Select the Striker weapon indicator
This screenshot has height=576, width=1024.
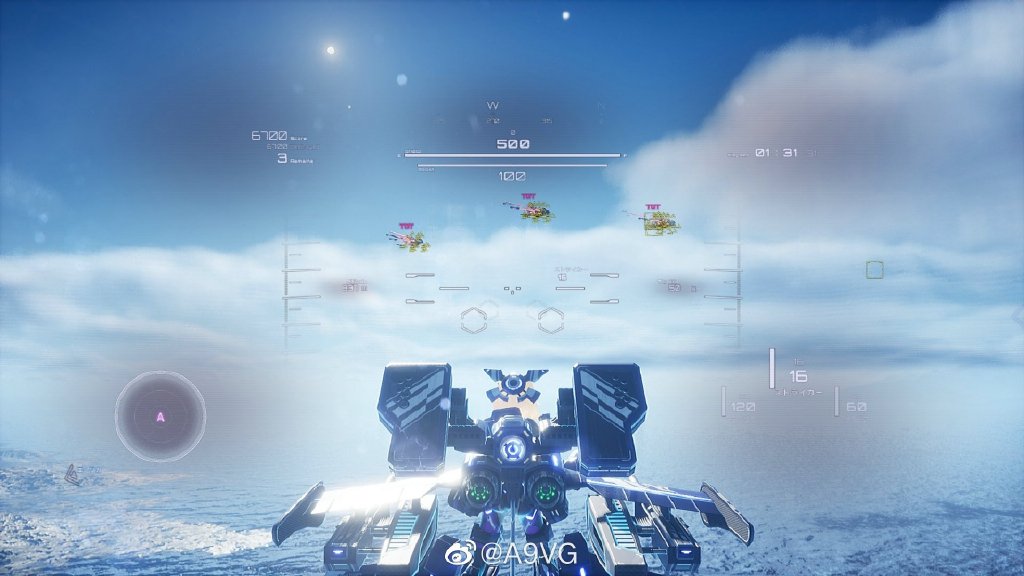click(797, 378)
